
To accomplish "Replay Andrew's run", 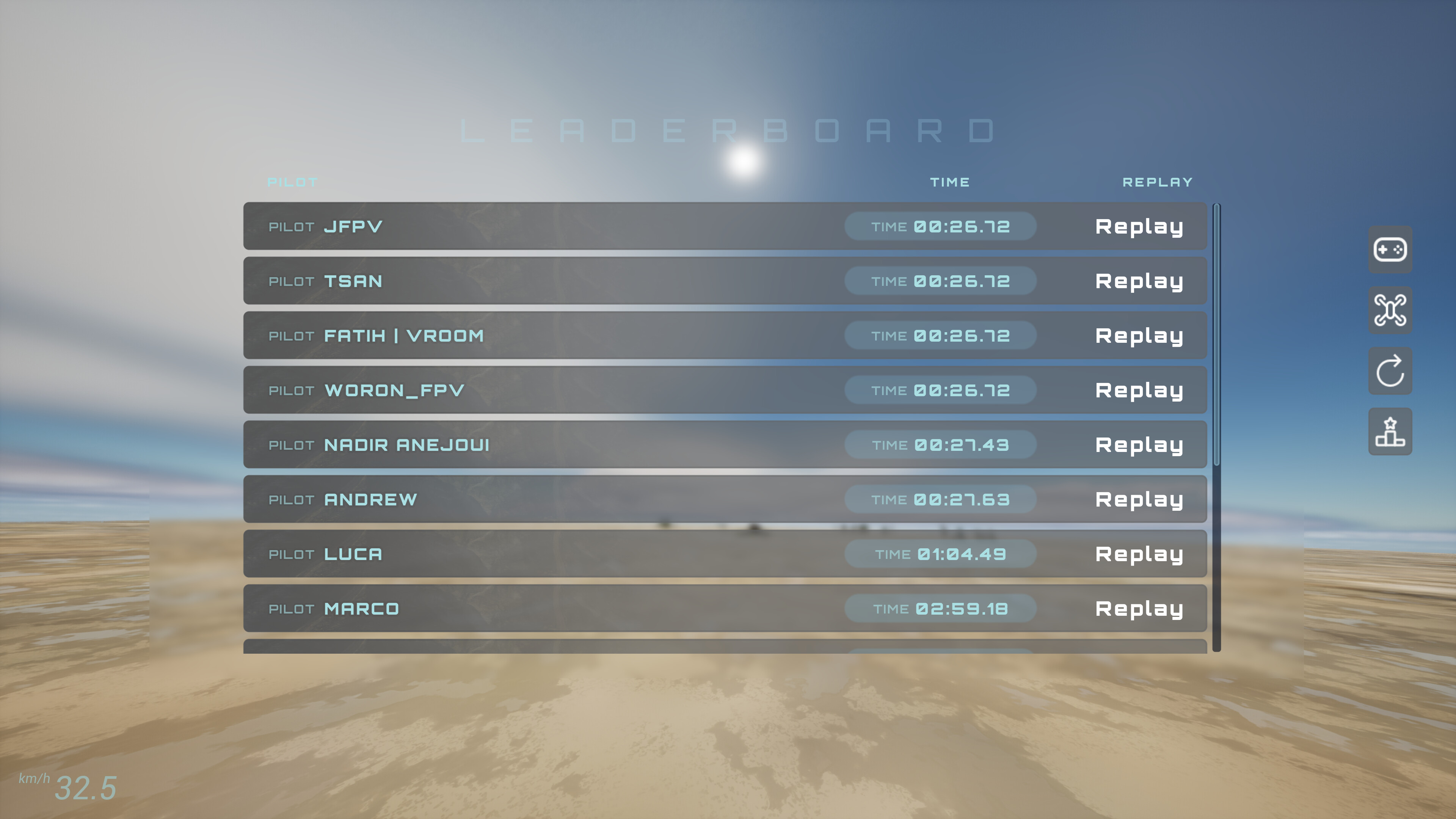I will pyautogui.click(x=1139, y=499).
